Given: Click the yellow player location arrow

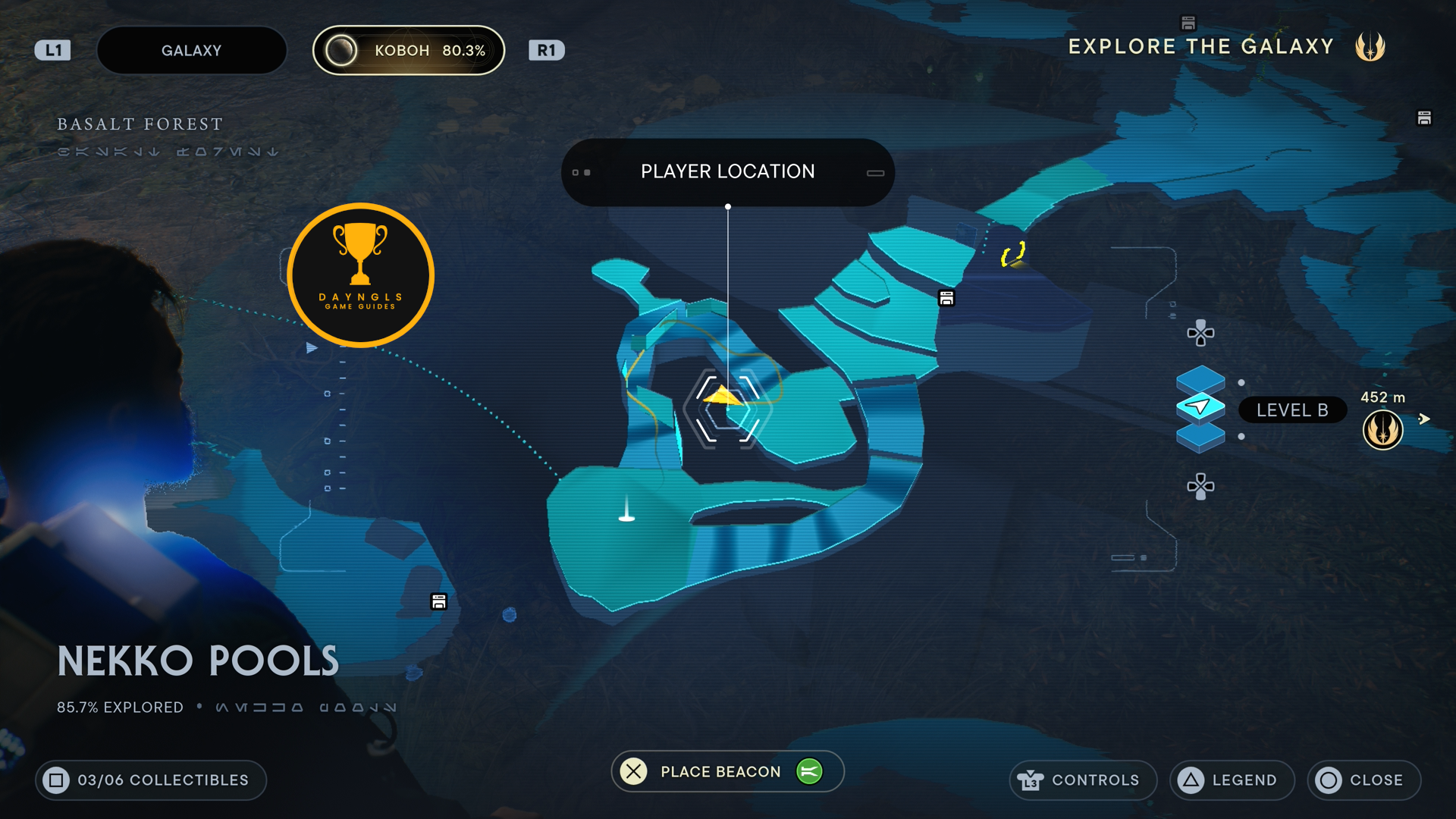Looking at the screenshot, I should (724, 396).
